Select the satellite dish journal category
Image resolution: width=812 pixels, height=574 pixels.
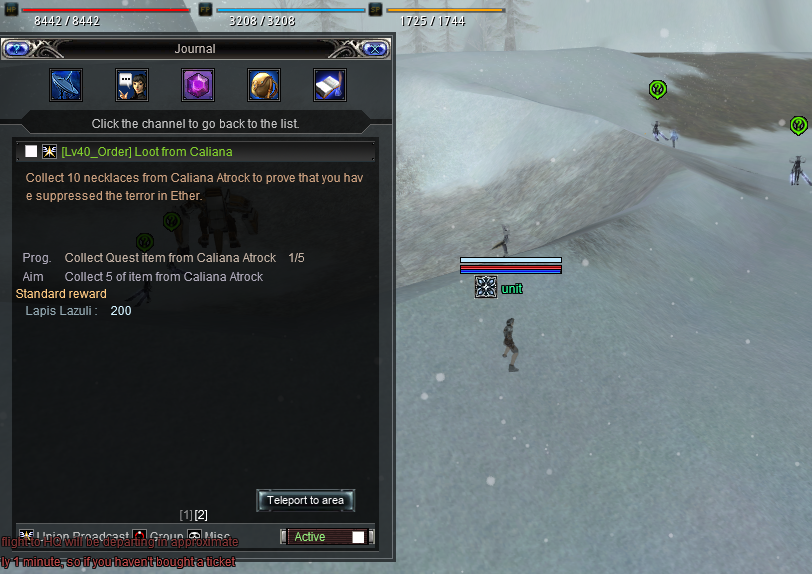pos(66,85)
